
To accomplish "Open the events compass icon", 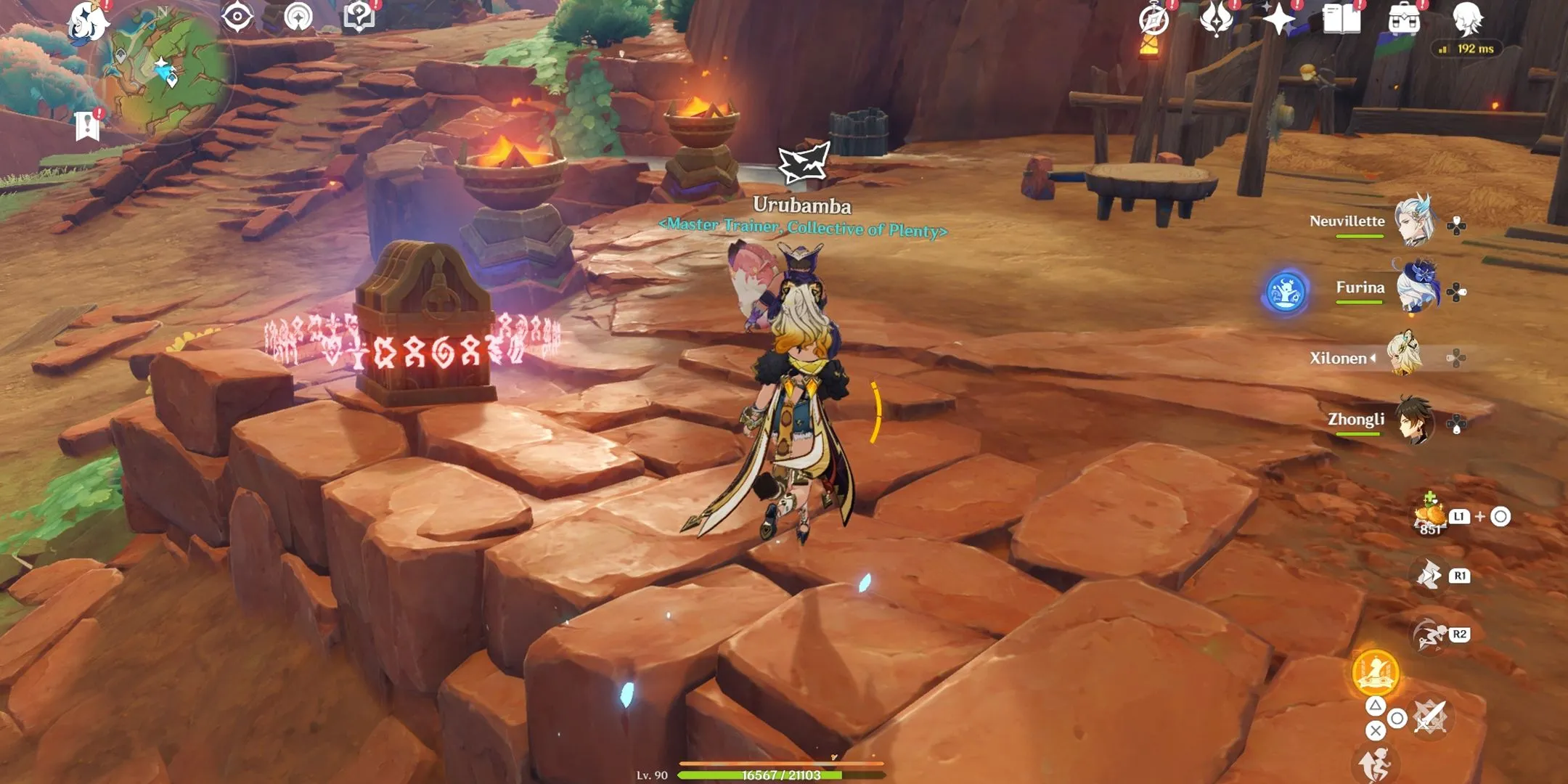I will (x=1153, y=20).
